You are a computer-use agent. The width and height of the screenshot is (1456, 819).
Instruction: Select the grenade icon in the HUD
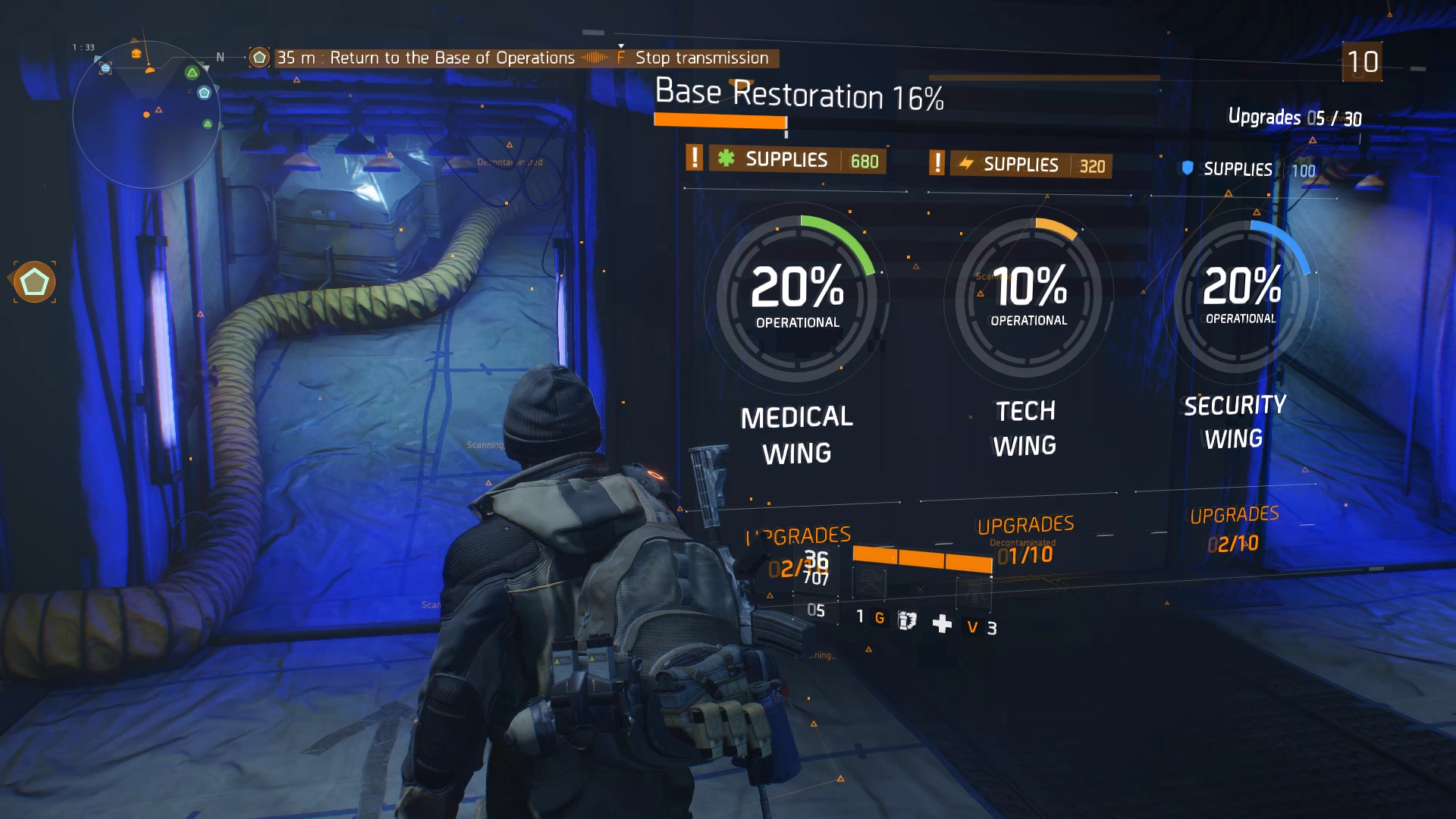(907, 621)
